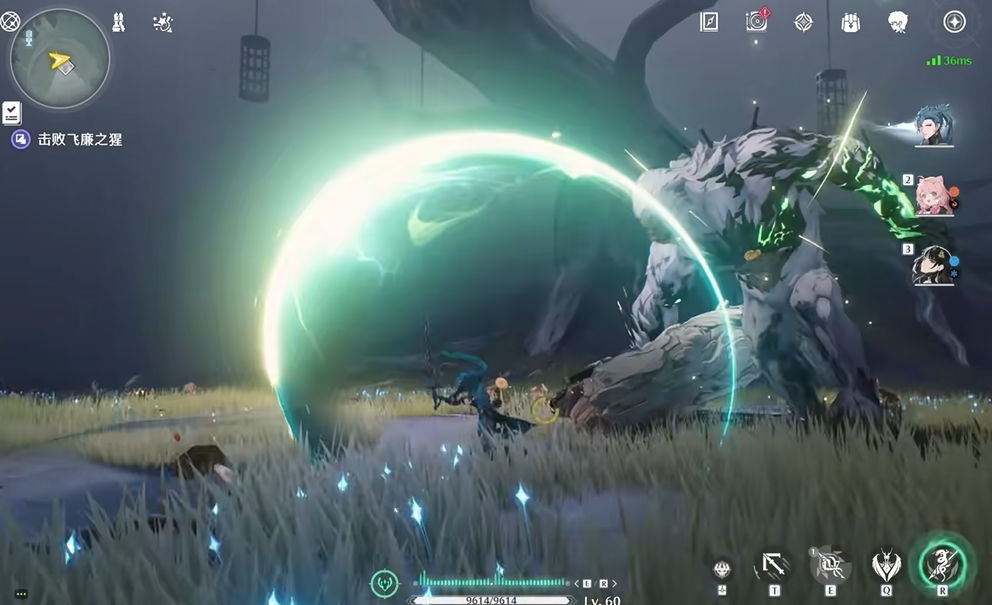Open the quest checklist icon
This screenshot has height=605, width=992.
point(12,112)
